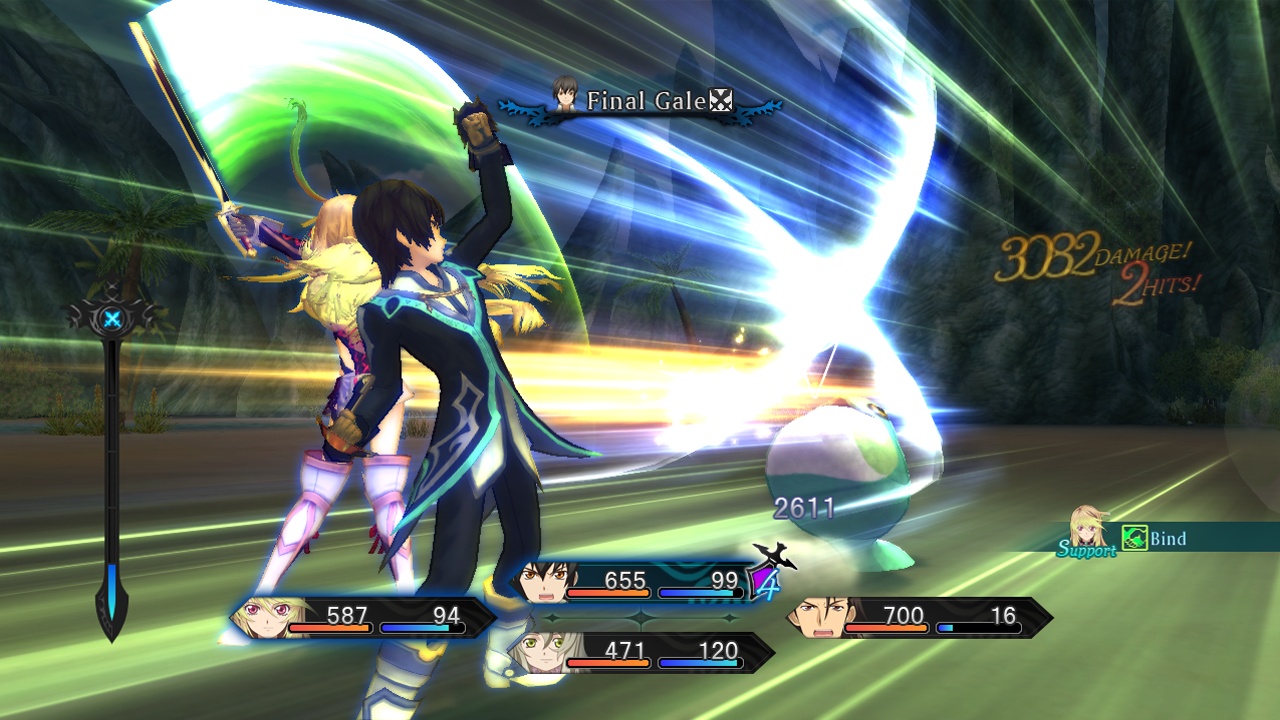
Task: Click the vertical linked artes gauge
Action: (112, 470)
